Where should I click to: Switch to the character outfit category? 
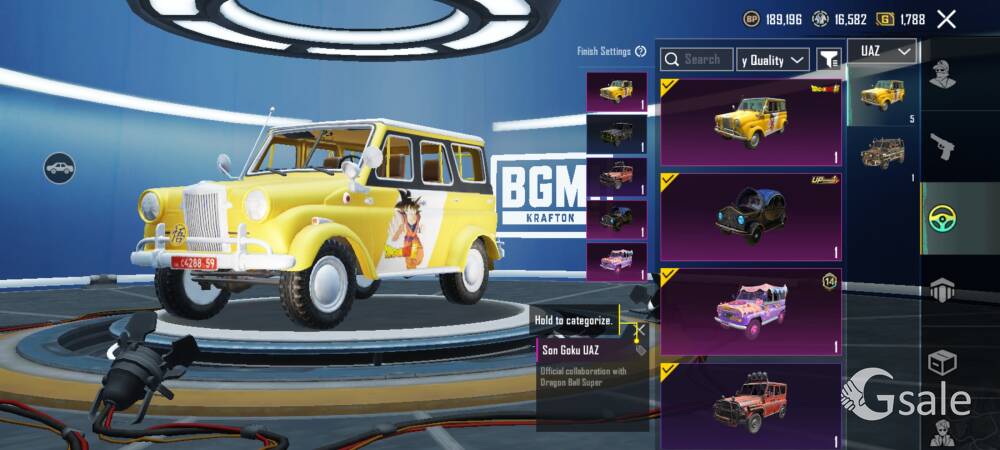tap(941, 75)
